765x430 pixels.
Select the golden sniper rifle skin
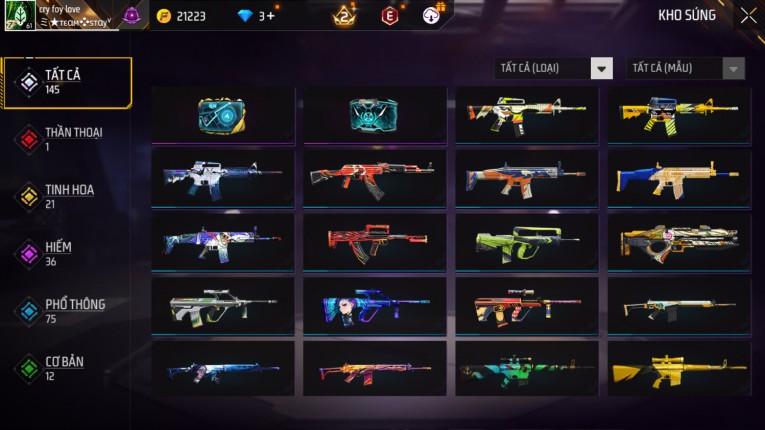(679, 368)
